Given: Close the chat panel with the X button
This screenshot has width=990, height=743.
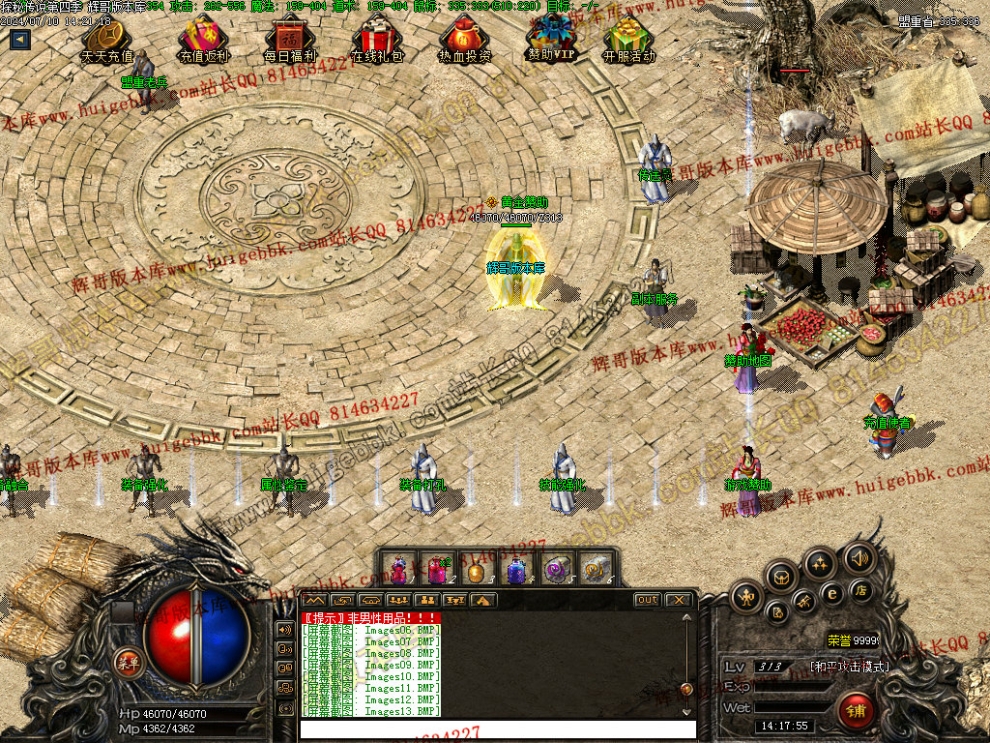Looking at the screenshot, I should 679,600.
